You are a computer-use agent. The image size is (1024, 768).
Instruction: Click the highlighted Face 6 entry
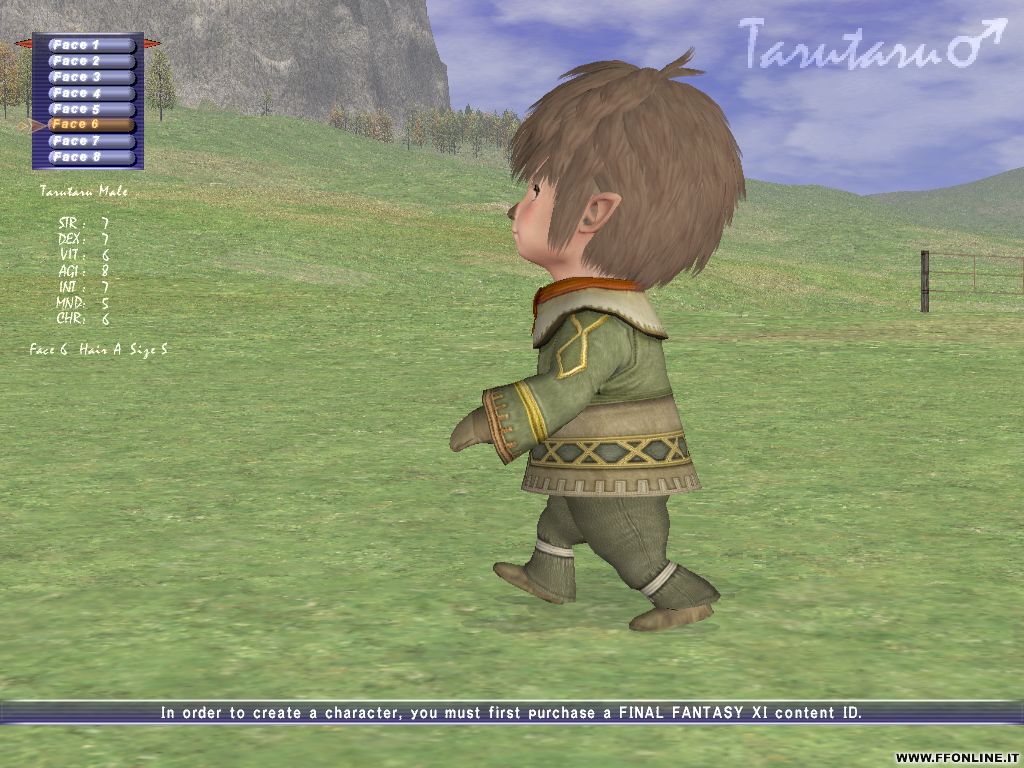click(91, 125)
